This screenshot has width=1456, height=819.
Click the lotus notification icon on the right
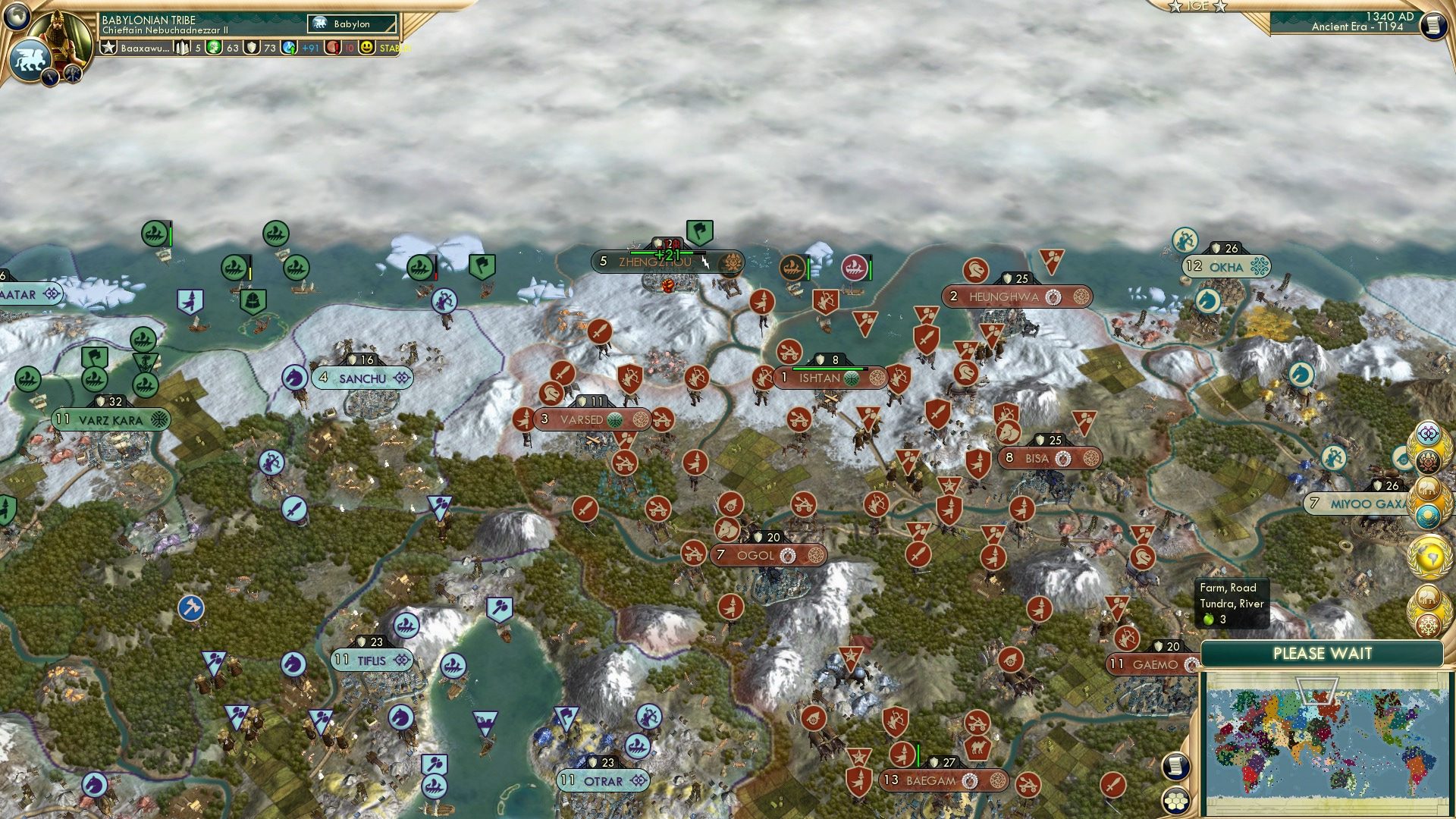[1429, 460]
